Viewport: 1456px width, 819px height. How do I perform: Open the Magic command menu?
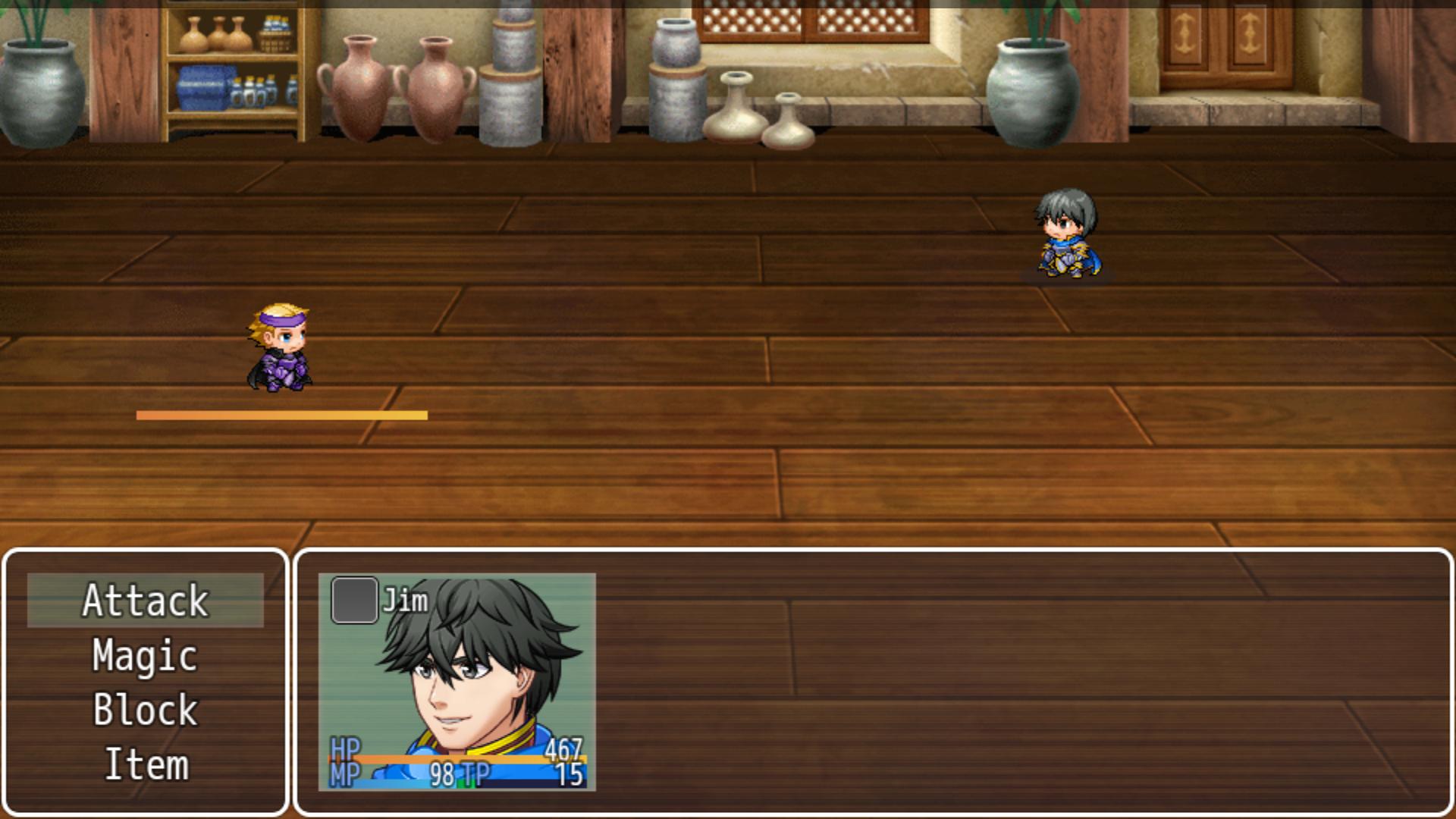[x=146, y=654]
